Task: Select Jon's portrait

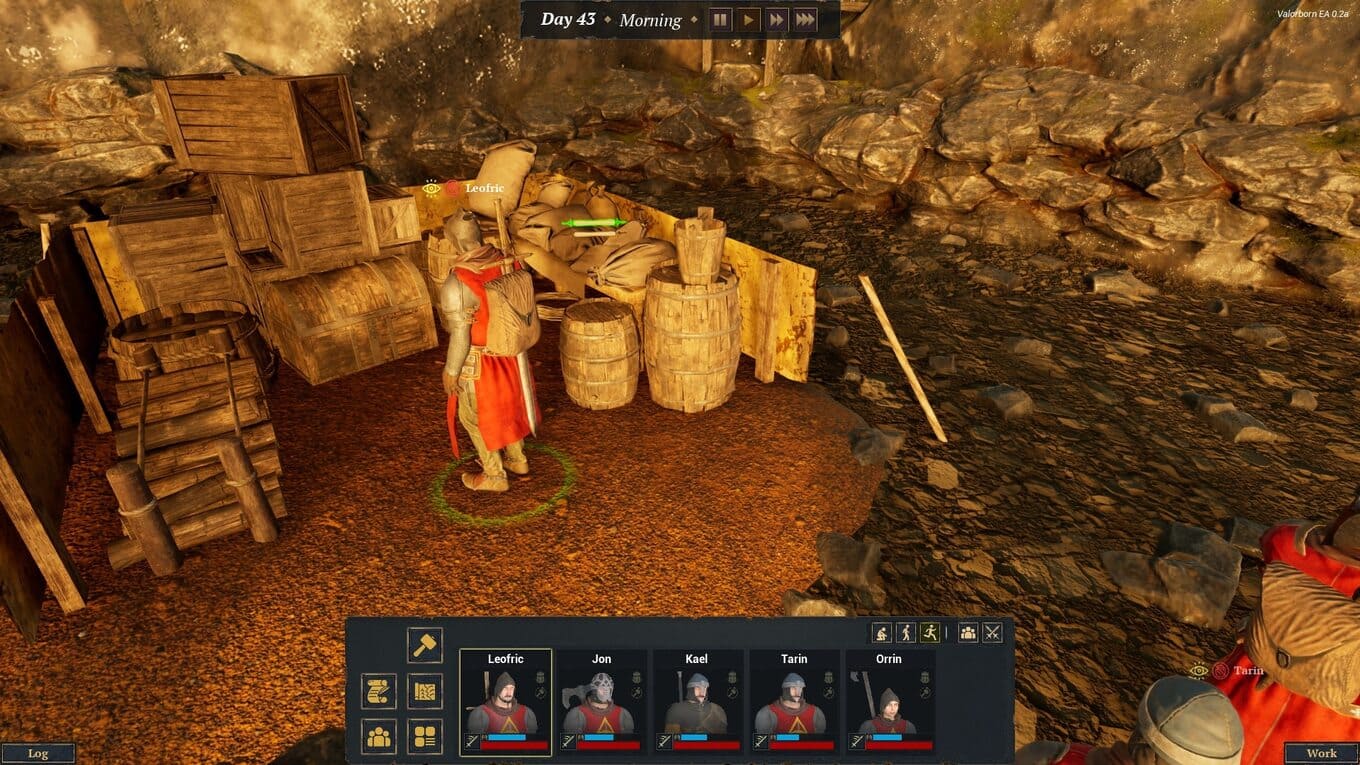Action: 601,702
